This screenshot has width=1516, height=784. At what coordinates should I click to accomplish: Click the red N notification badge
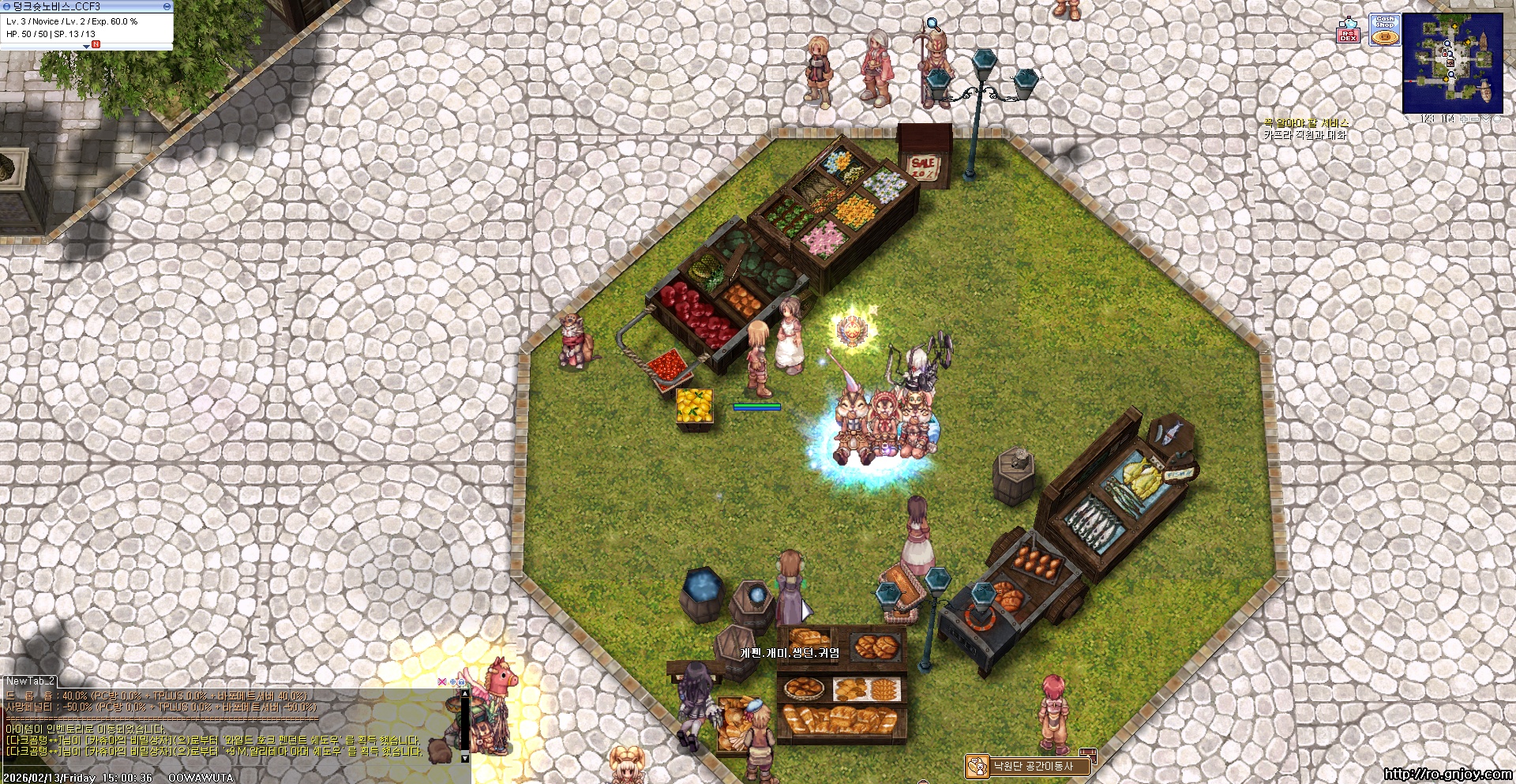point(96,44)
